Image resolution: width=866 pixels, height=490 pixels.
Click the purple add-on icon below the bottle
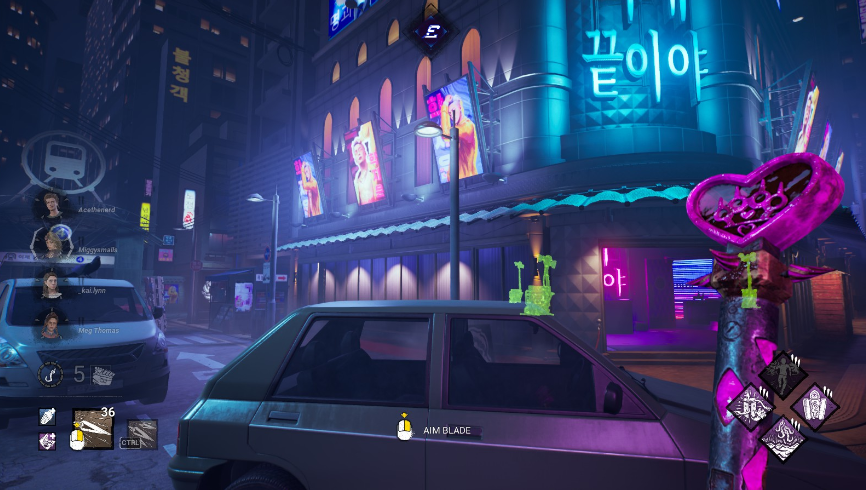click(47, 440)
